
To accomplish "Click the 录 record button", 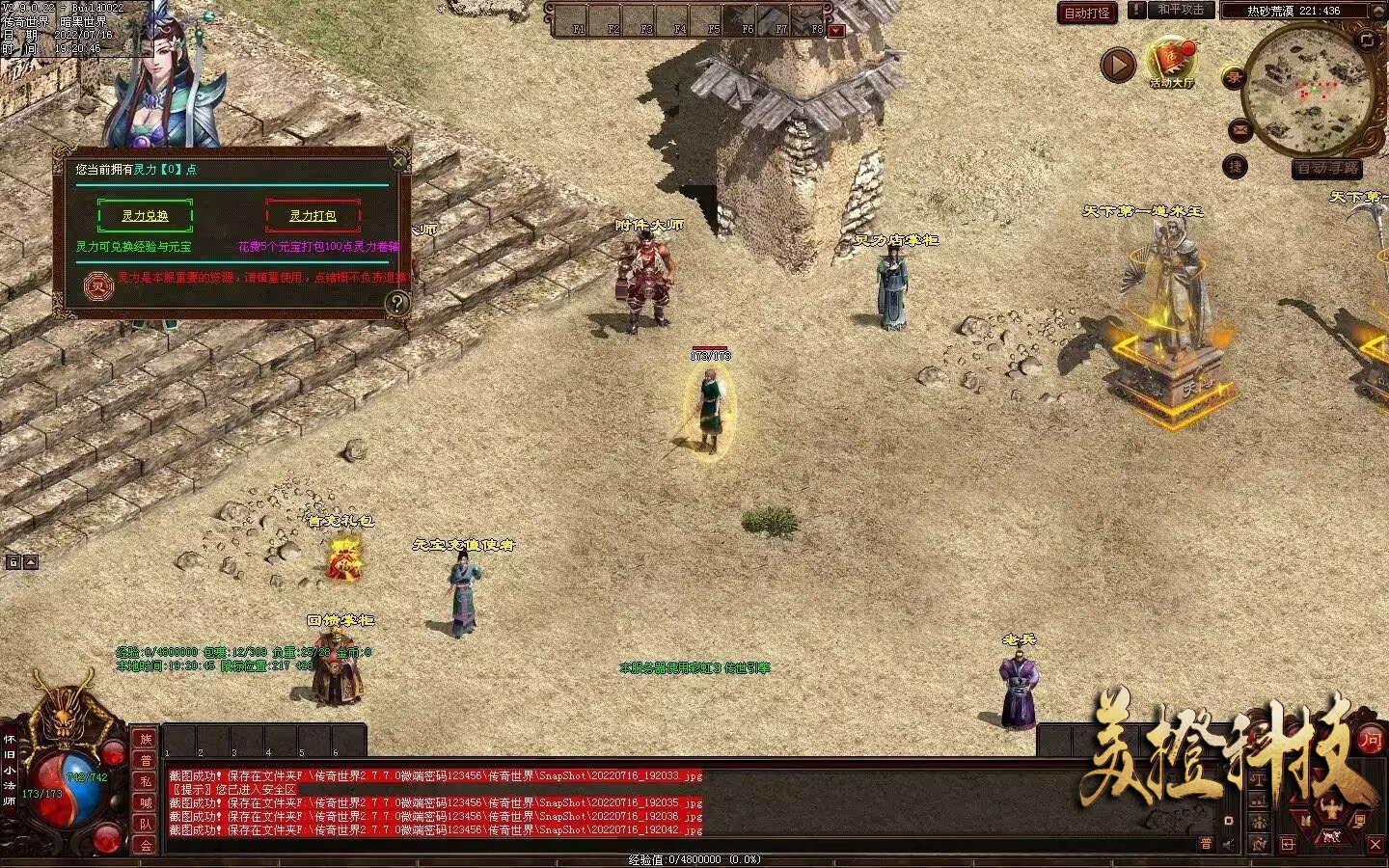I will coord(1234,78).
